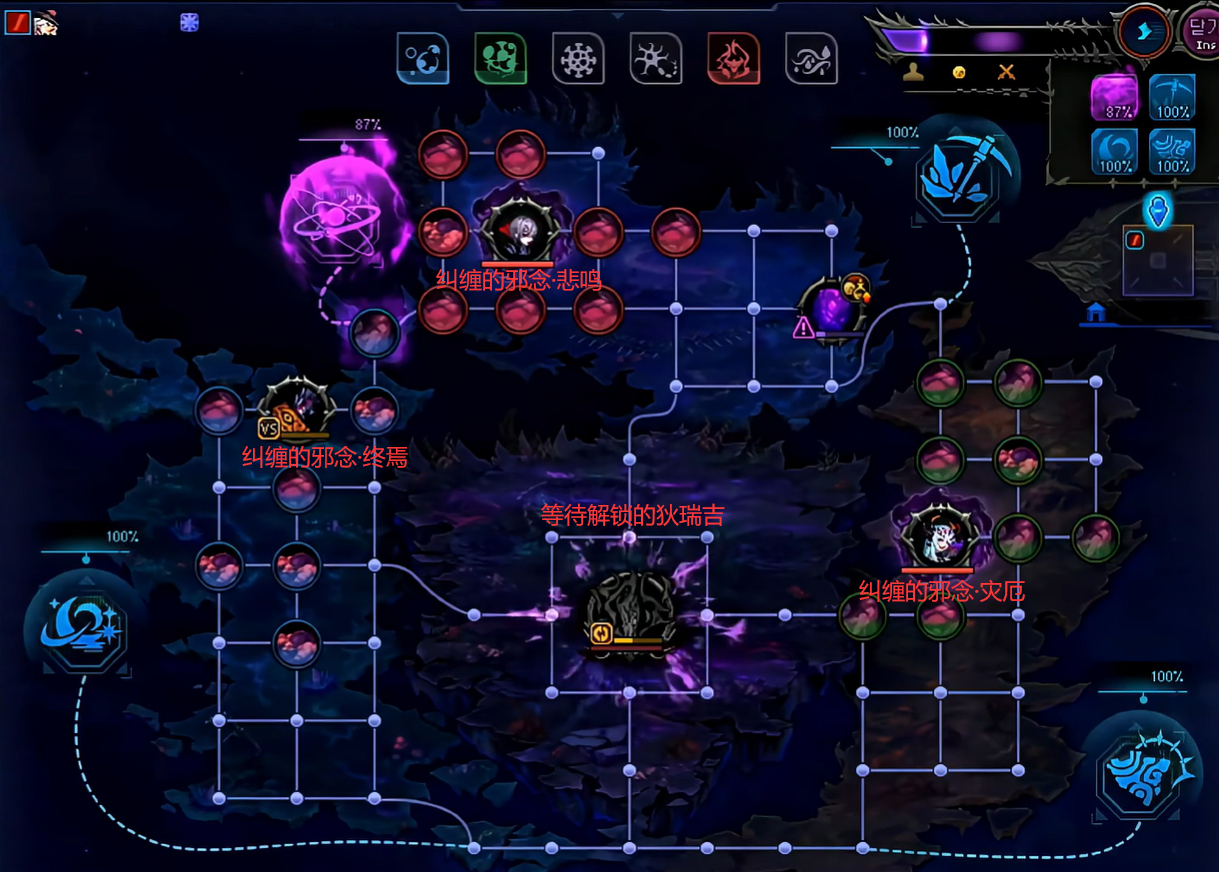This screenshot has height=872, width=1219.
Task: Click the locked 狄瑞吉 boss node
Action: (628, 612)
